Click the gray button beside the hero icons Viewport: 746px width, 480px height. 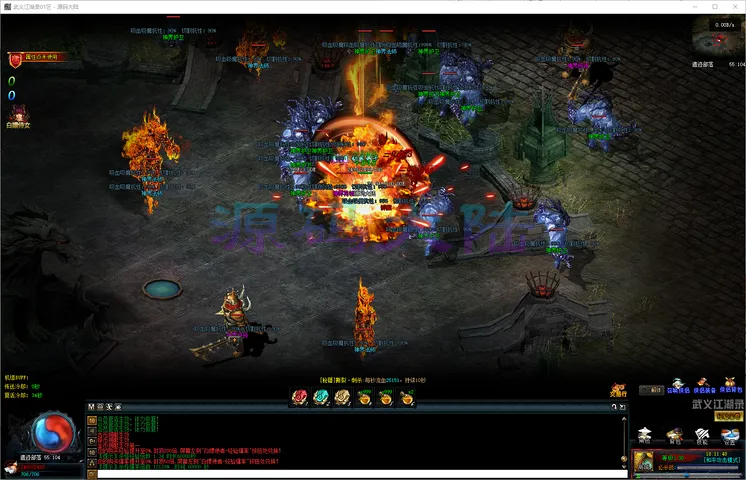tap(652, 390)
